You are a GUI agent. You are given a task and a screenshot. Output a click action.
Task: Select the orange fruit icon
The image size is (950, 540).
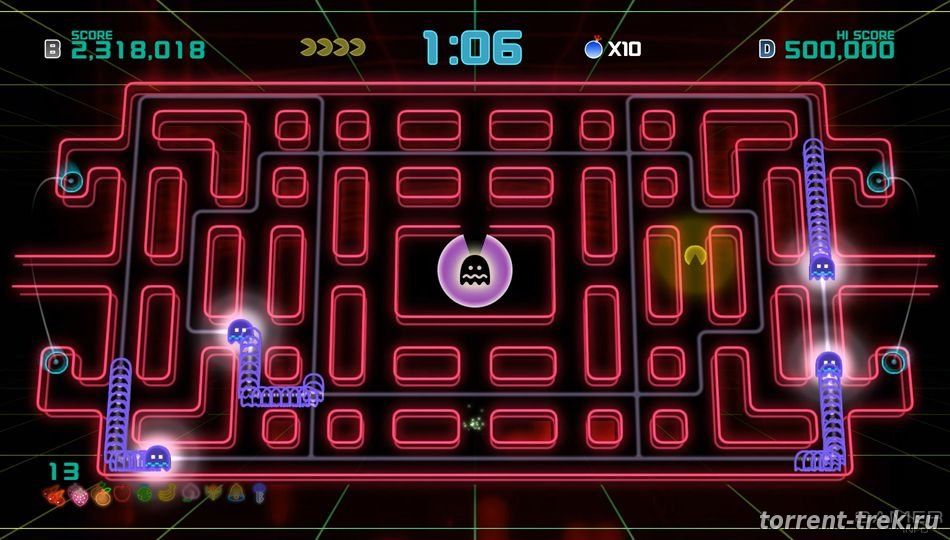tap(101, 493)
